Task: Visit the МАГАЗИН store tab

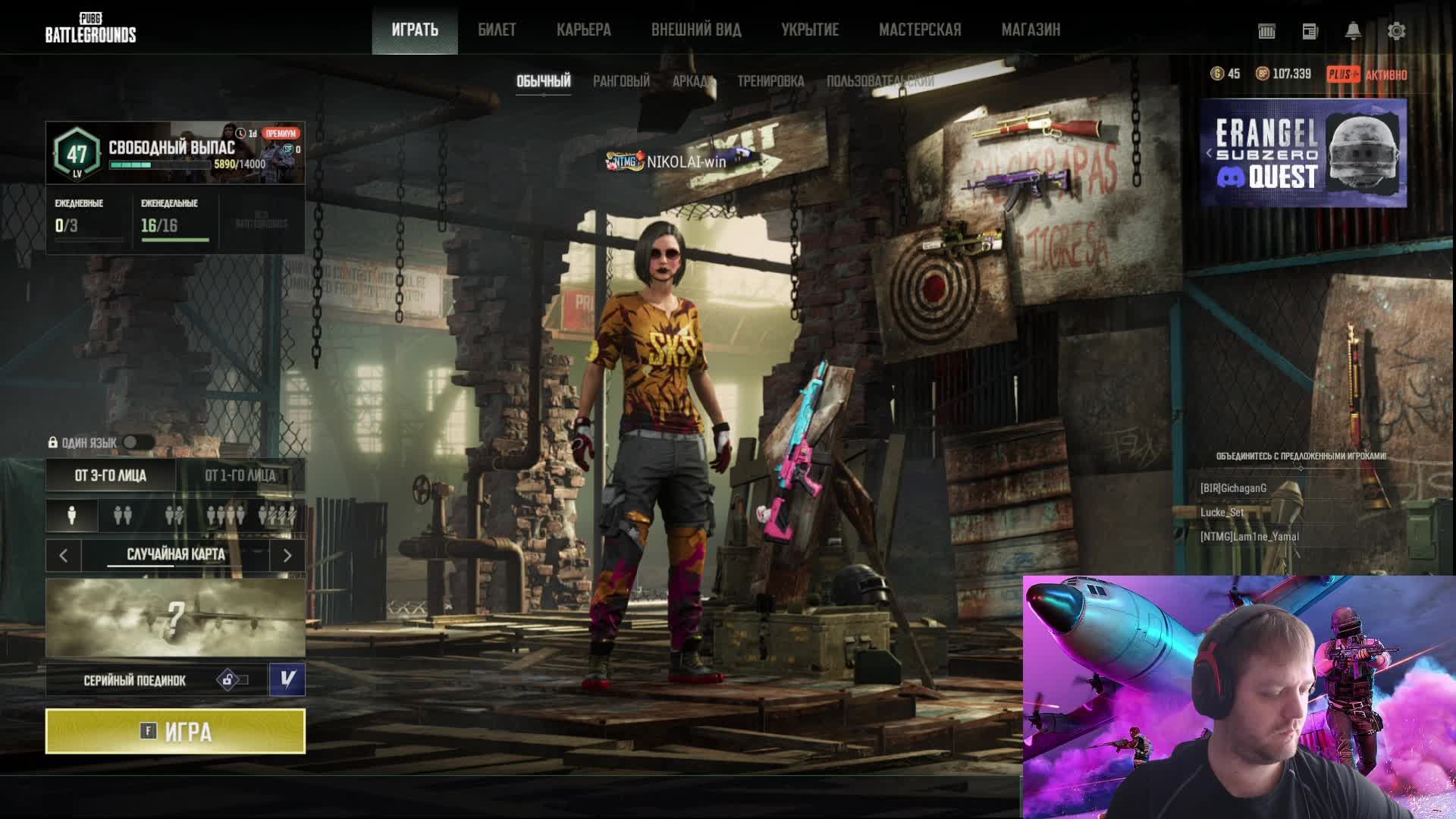Action: point(1031,30)
